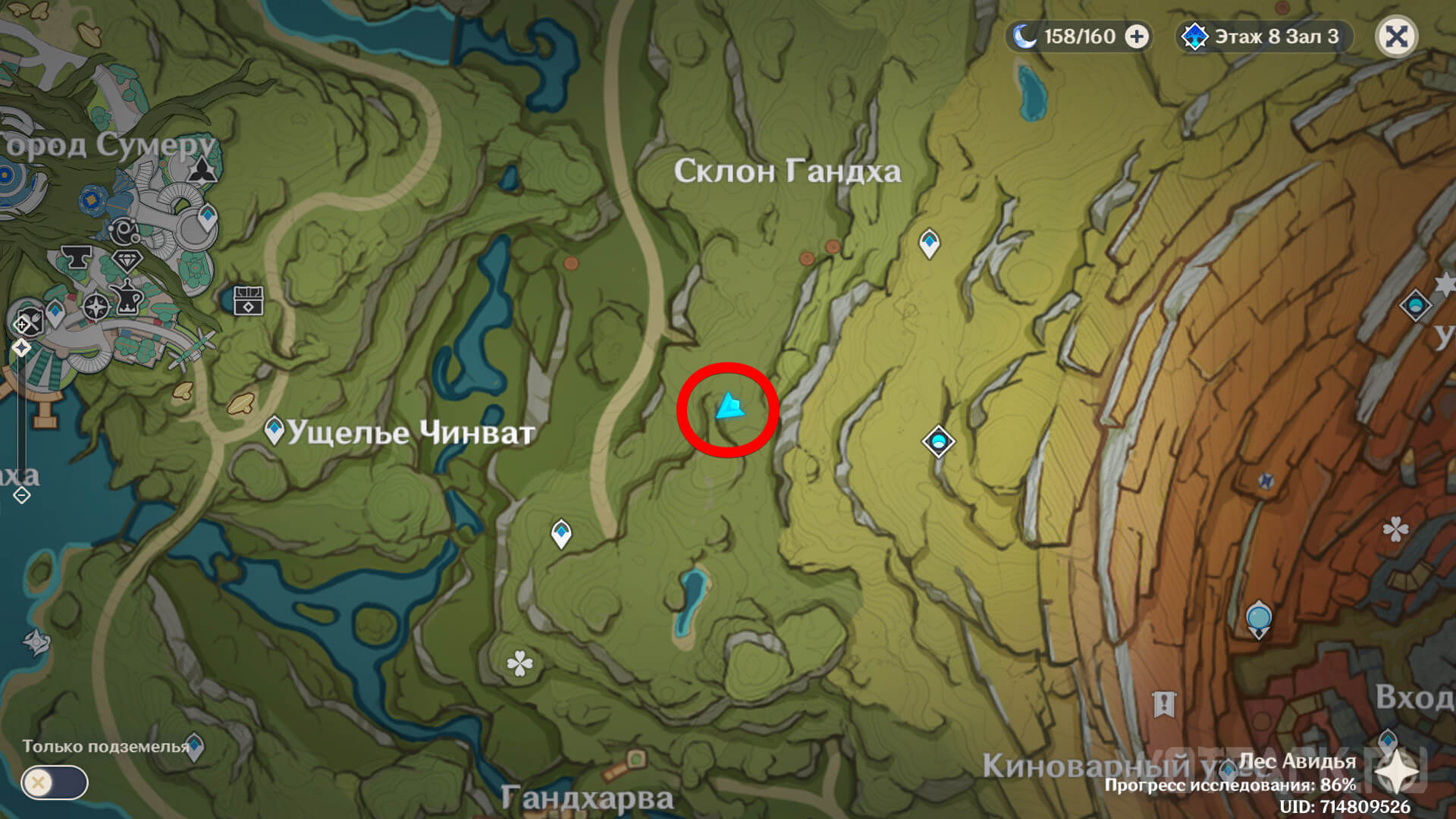Click the alchemy teapot icon in the city
This screenshot has width=1456, height=819.
(127, 297)
